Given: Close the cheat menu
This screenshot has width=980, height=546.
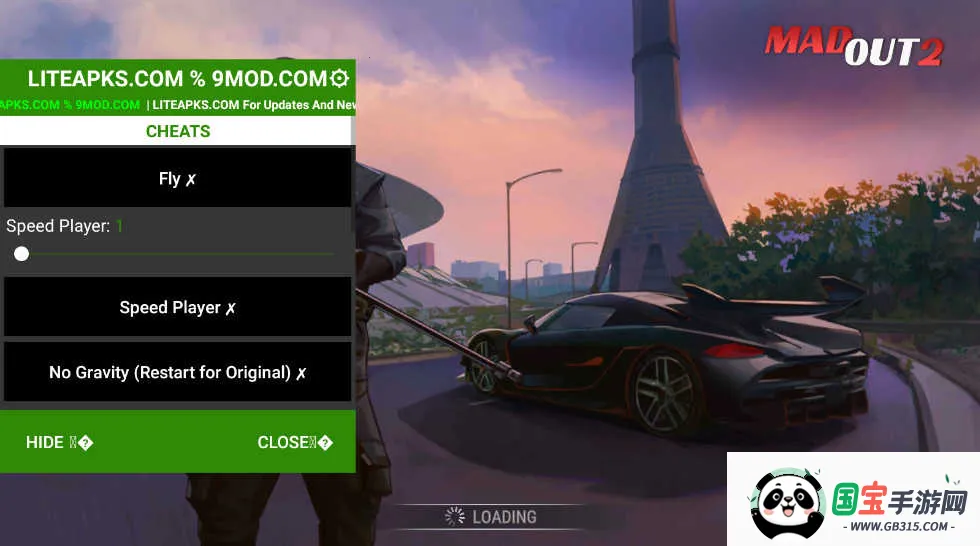Looking at the screenshot, I should click(x=294, y=442).
